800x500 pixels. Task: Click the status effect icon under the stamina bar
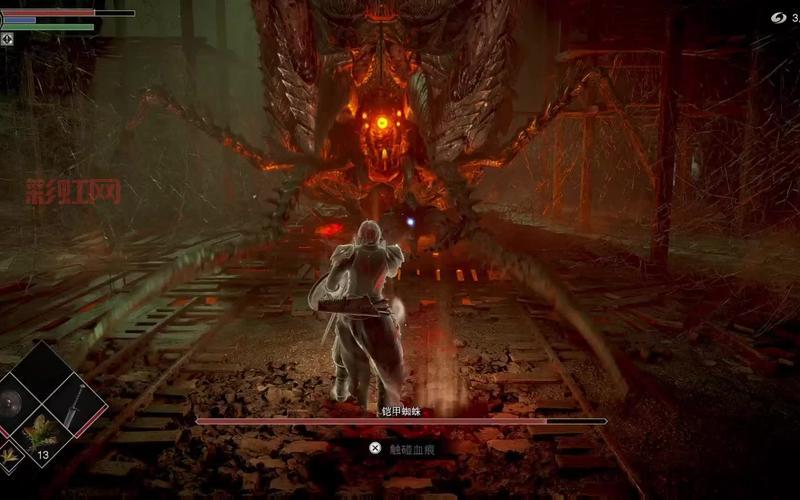coord(7,39)
